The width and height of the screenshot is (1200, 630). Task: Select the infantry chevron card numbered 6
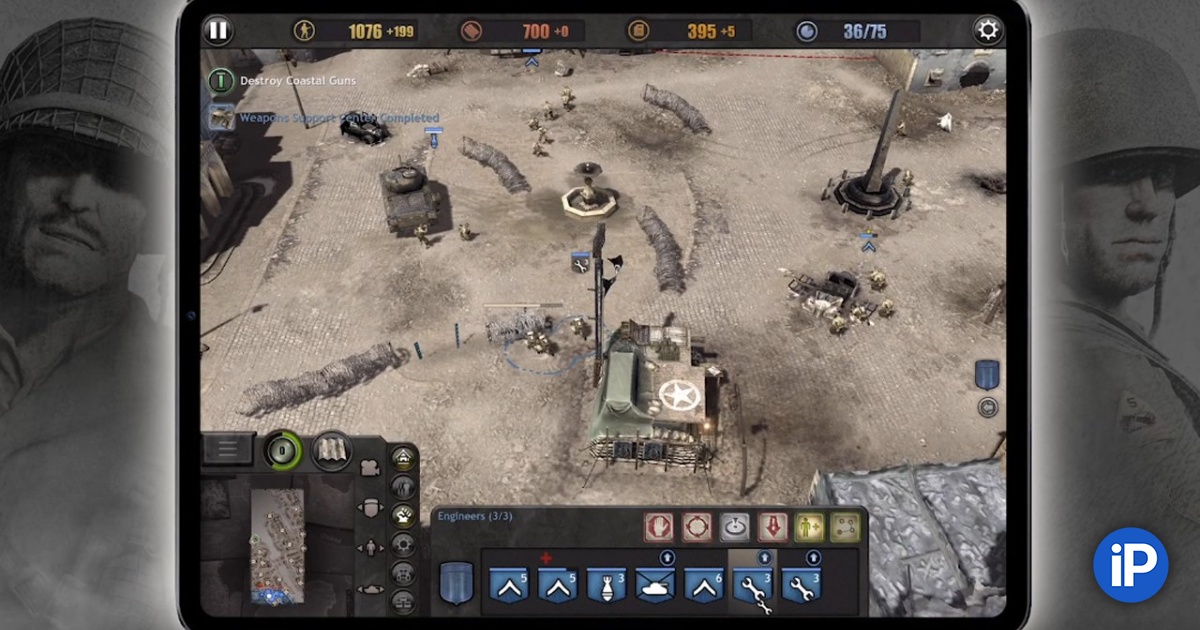pos(704,584)
